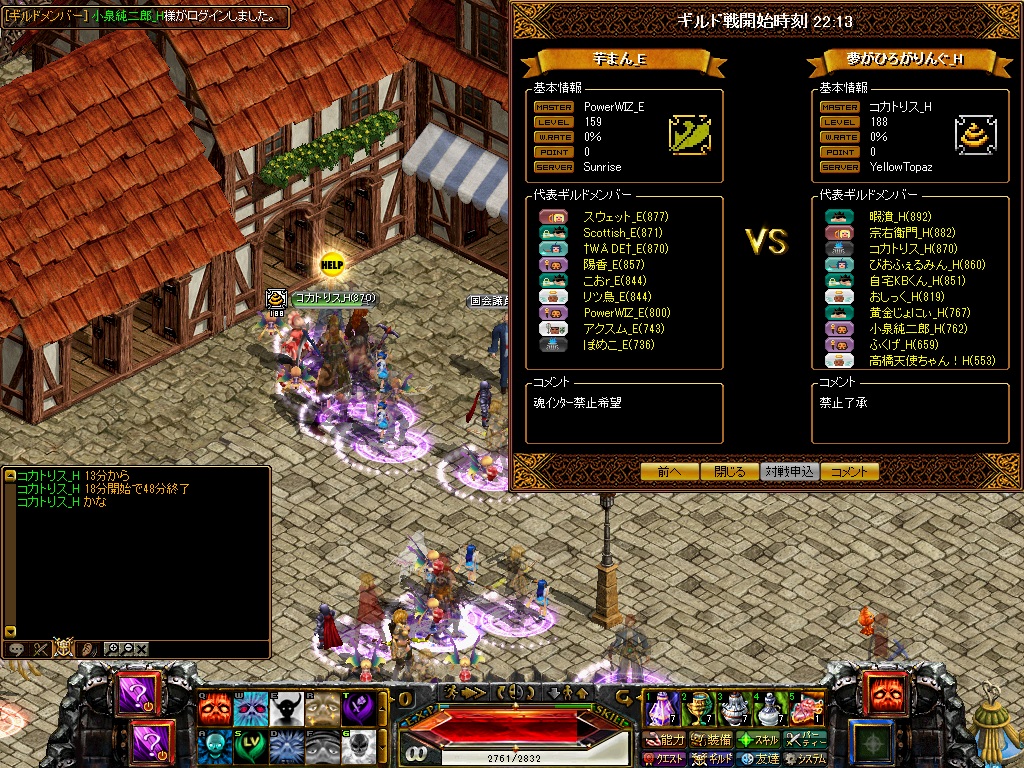Close the chat window with the X button
This screenshot has width=1024, height=768.
coord(142,648)
